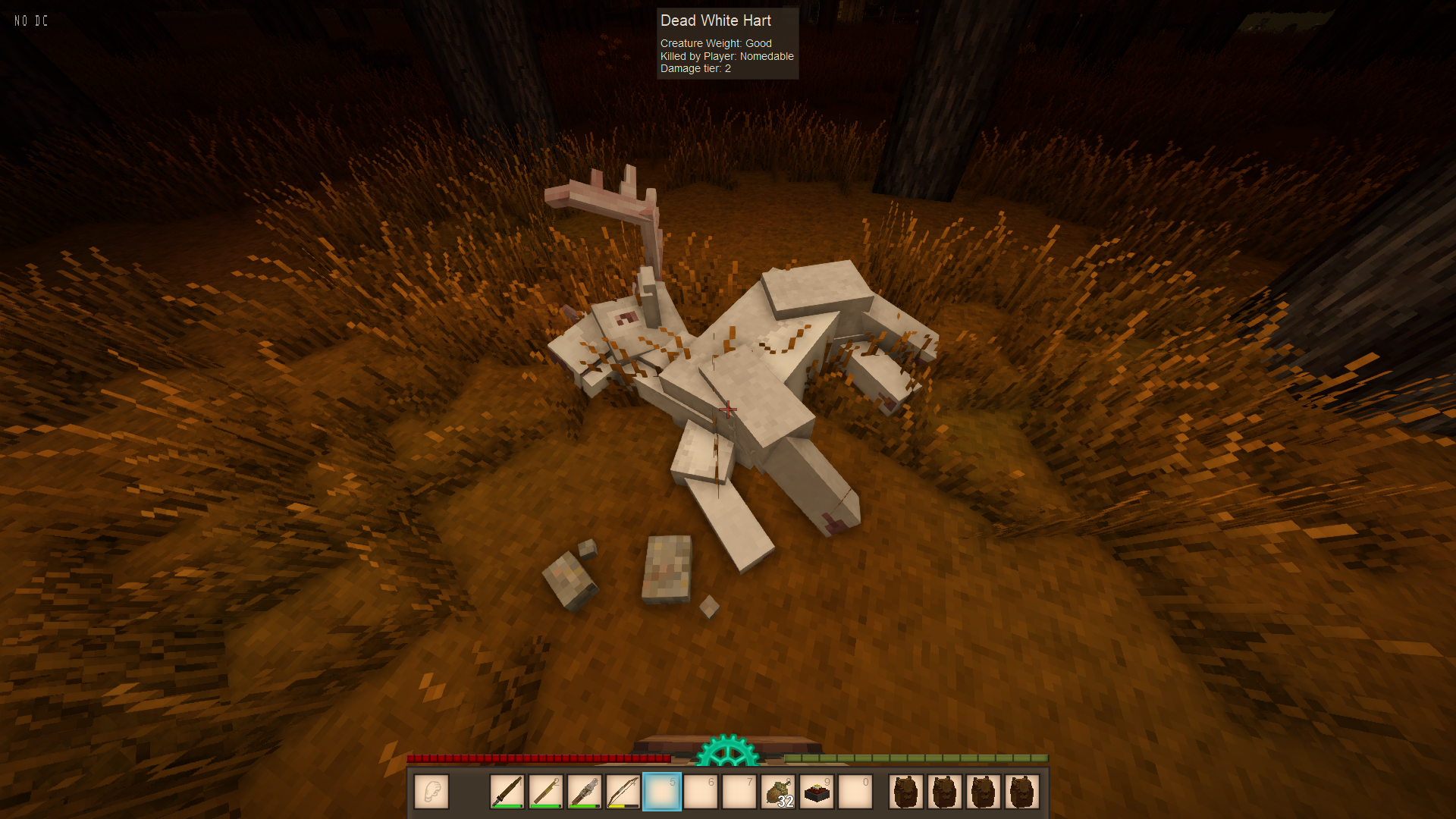Select the stack of 32 items
Viewport: 1456px width, 819px height.
click(x=778, y=792)
